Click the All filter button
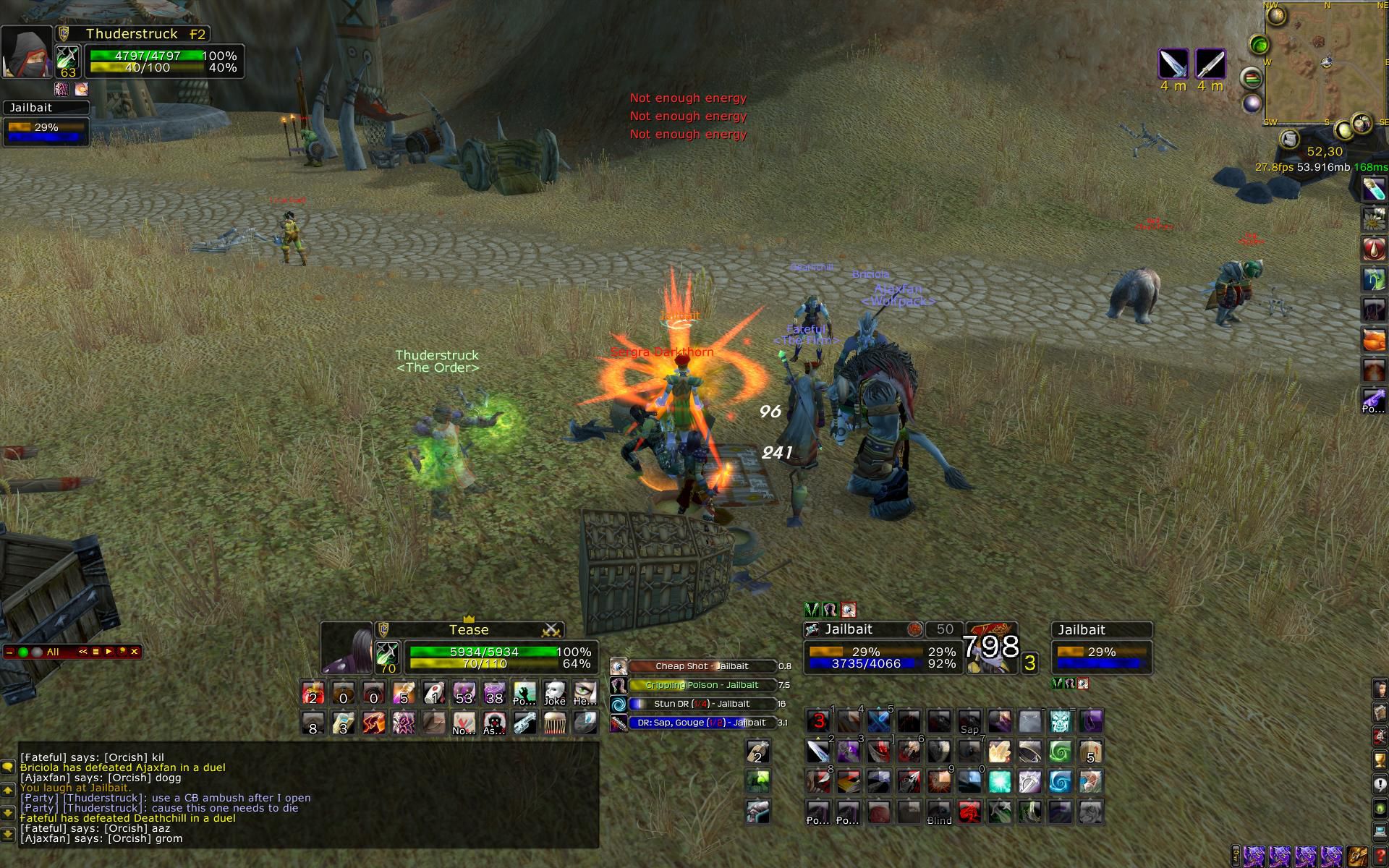Screen dimensions: 1389x868 coord(52,652)
